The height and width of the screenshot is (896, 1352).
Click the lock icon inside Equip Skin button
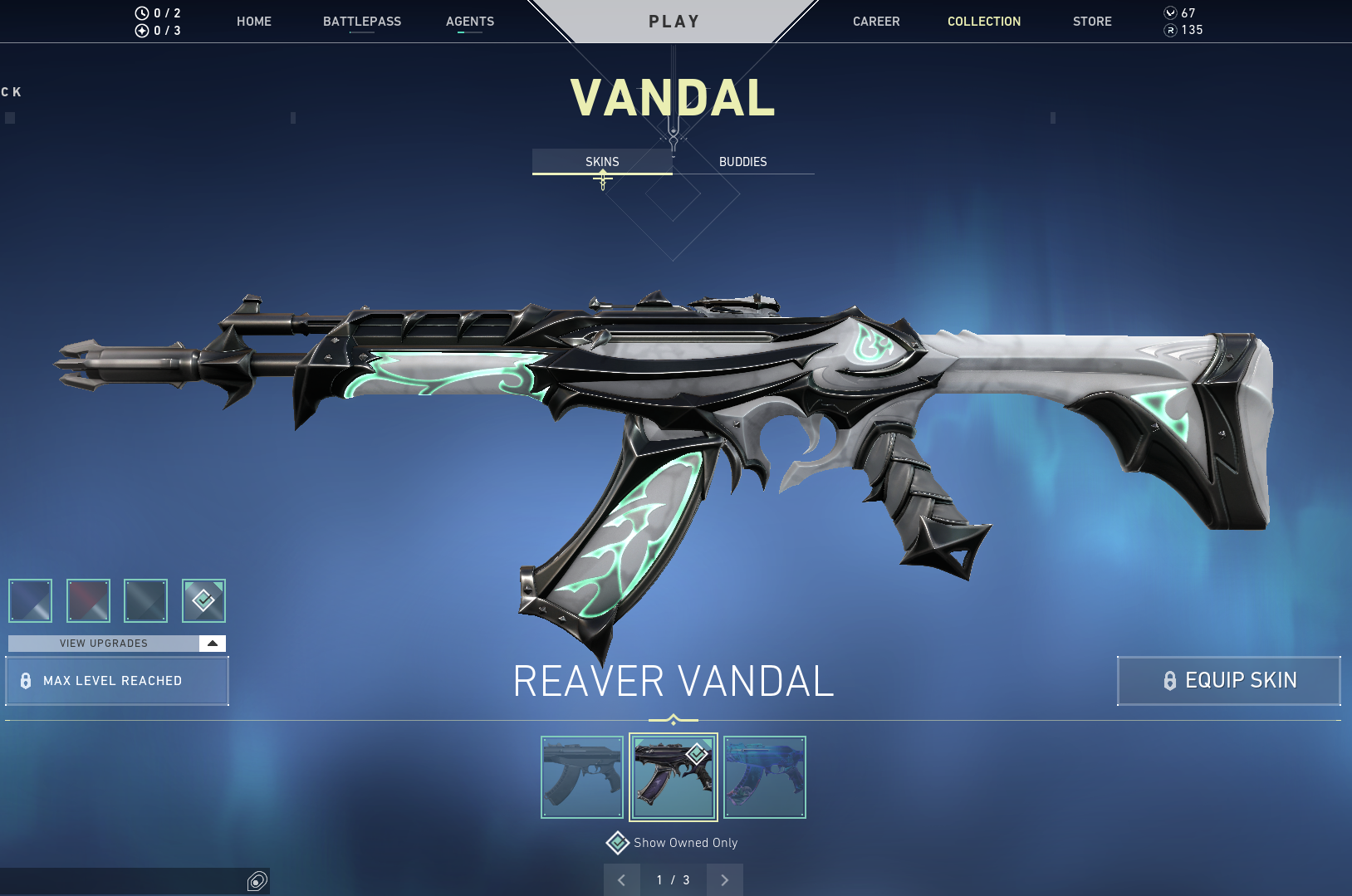pos(1171,681)
